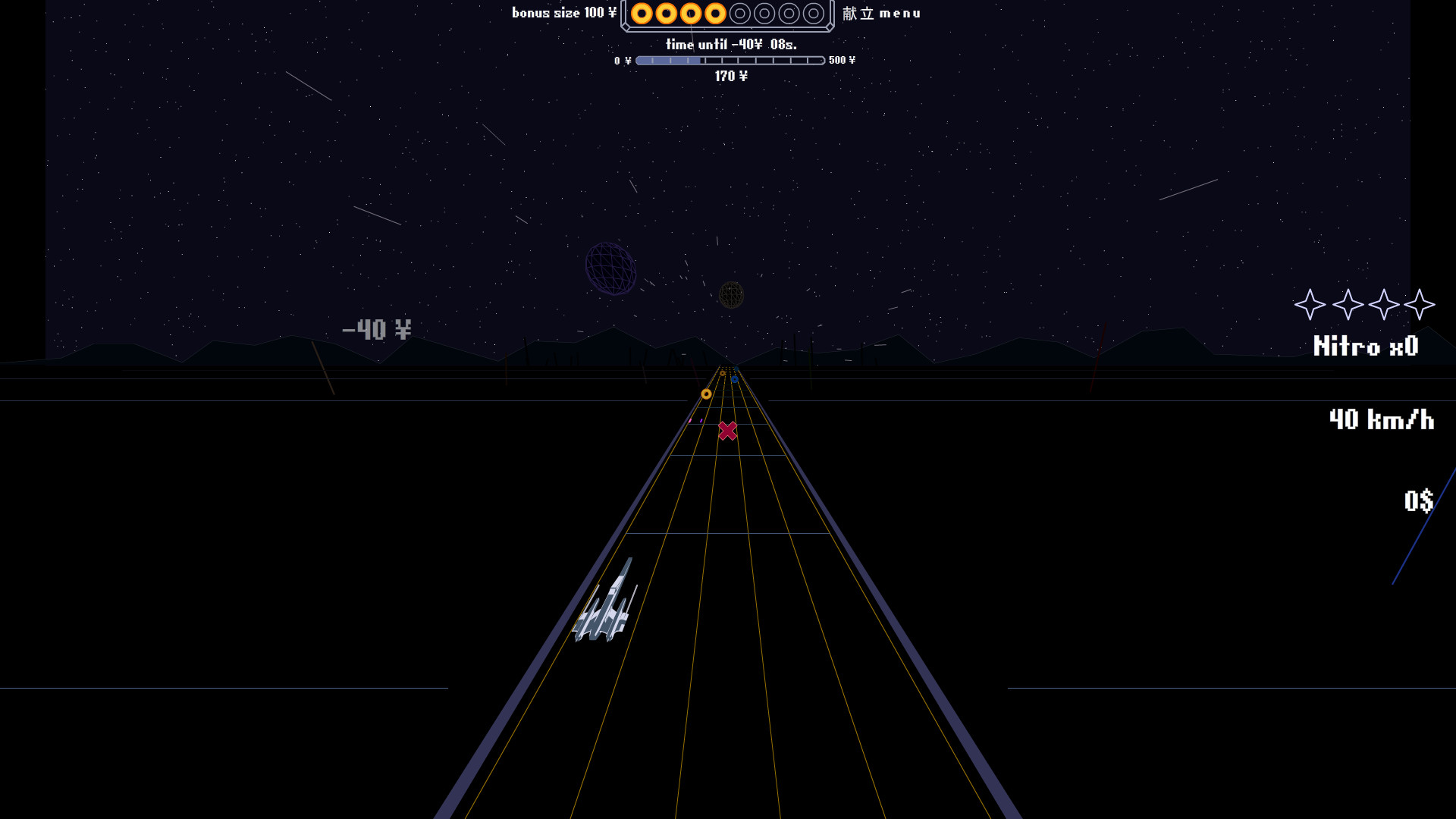The image size is (1456, 819).
Task: Open the 献立 menu
Action: click(x=882, y=13)
